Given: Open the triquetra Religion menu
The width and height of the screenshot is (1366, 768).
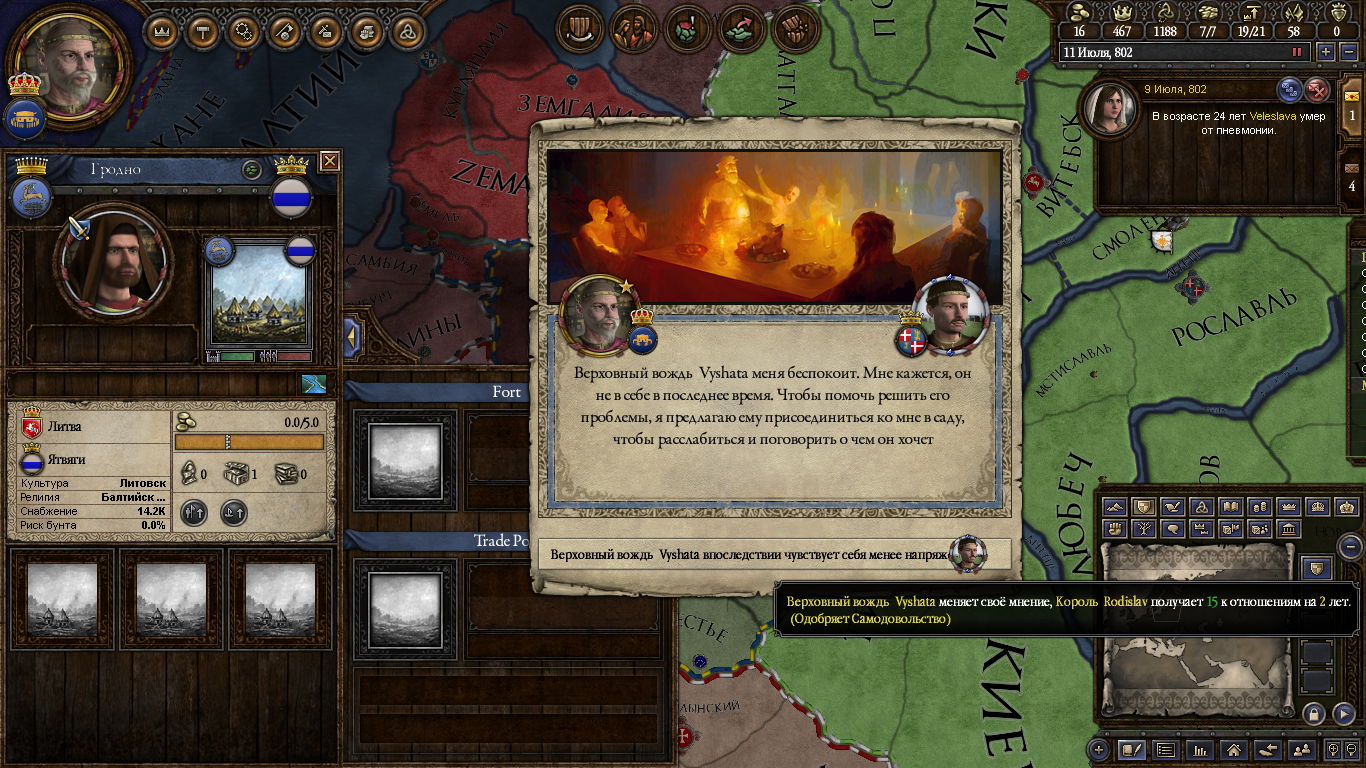Looking at the screenshot, I should point(407,31).
